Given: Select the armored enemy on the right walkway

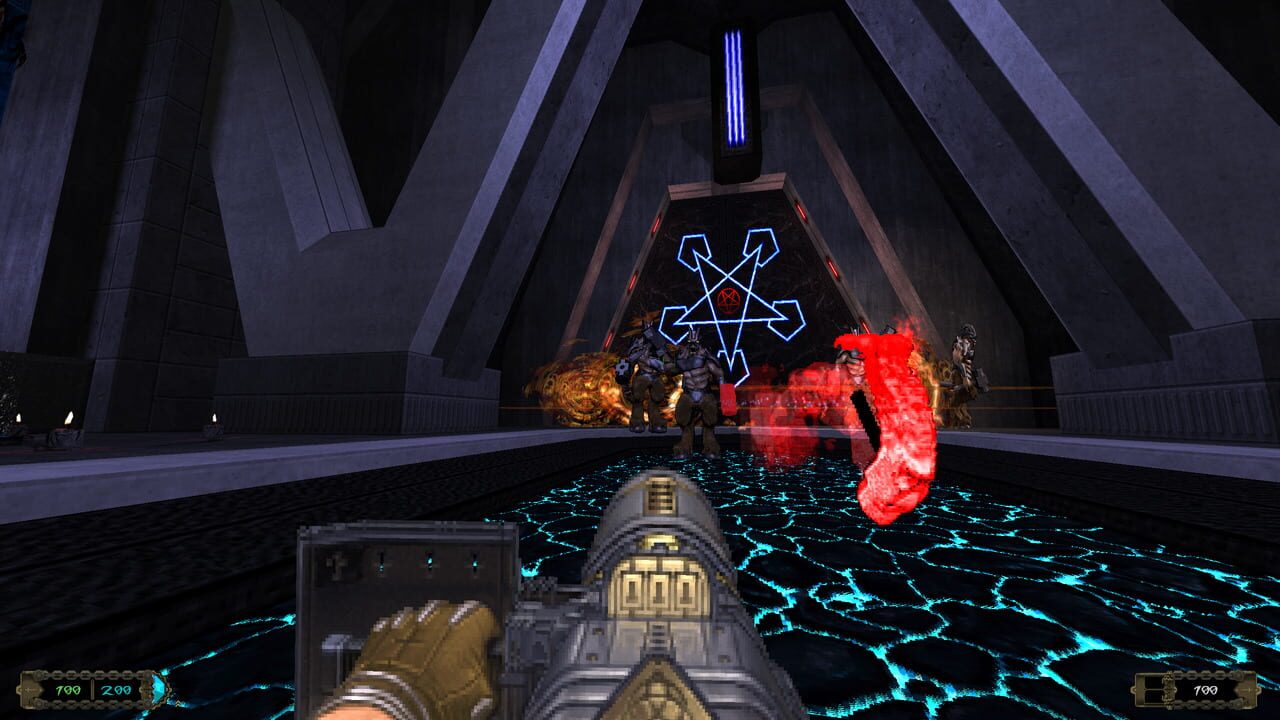Looking at the screenshot, I should [963, 370].
